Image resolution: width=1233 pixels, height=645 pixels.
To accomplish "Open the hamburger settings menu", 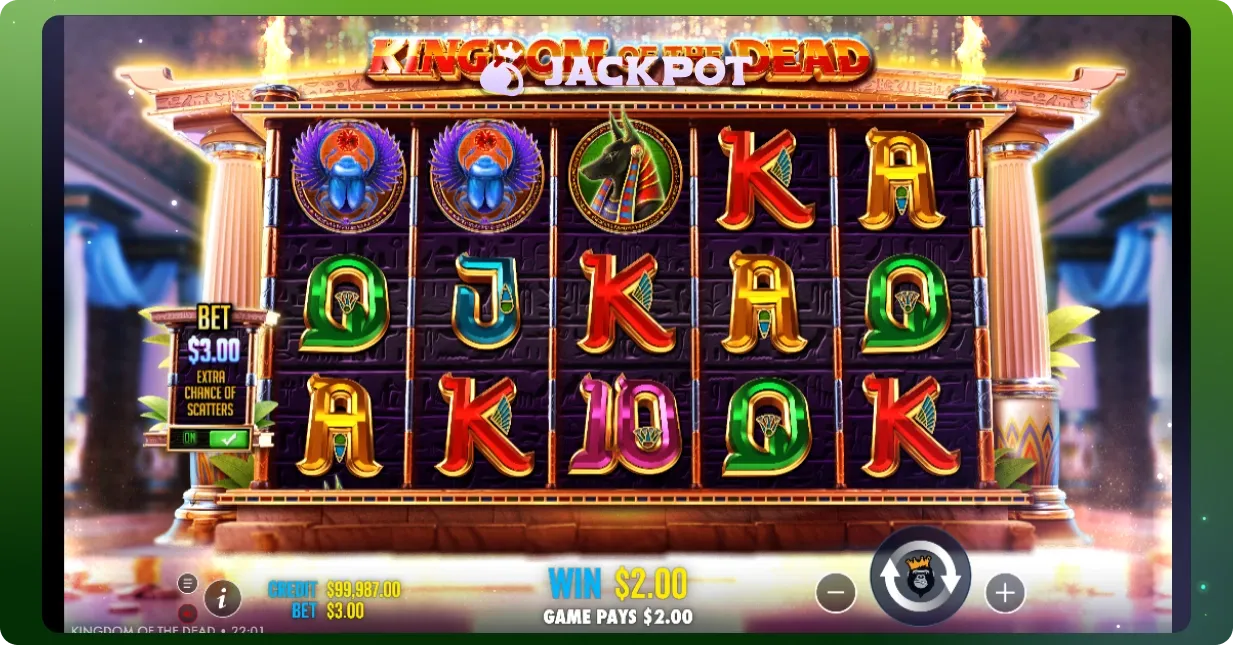I will pyautogui.click(x=187, y=583).
